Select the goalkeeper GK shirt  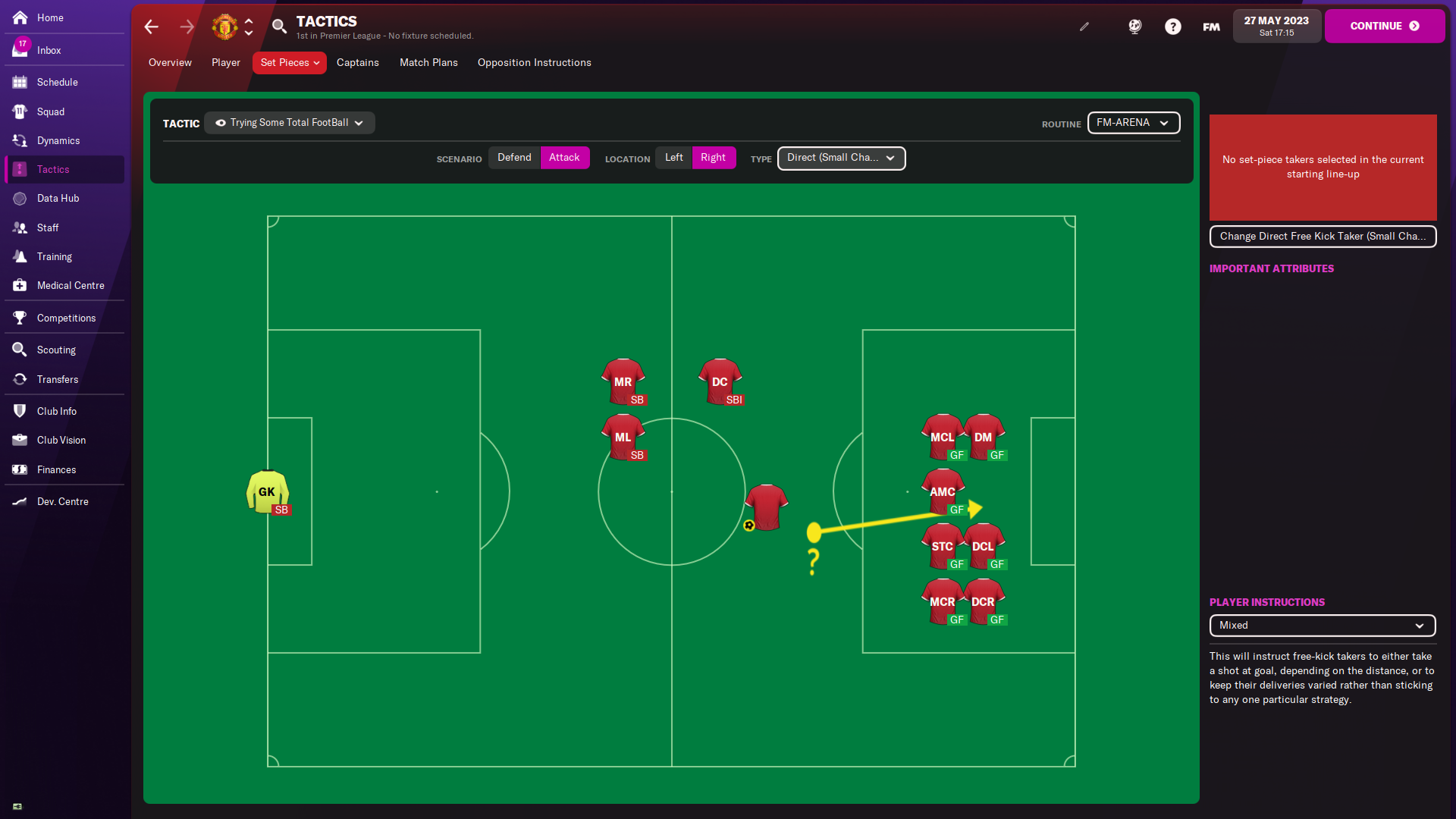tap(267, 490)
